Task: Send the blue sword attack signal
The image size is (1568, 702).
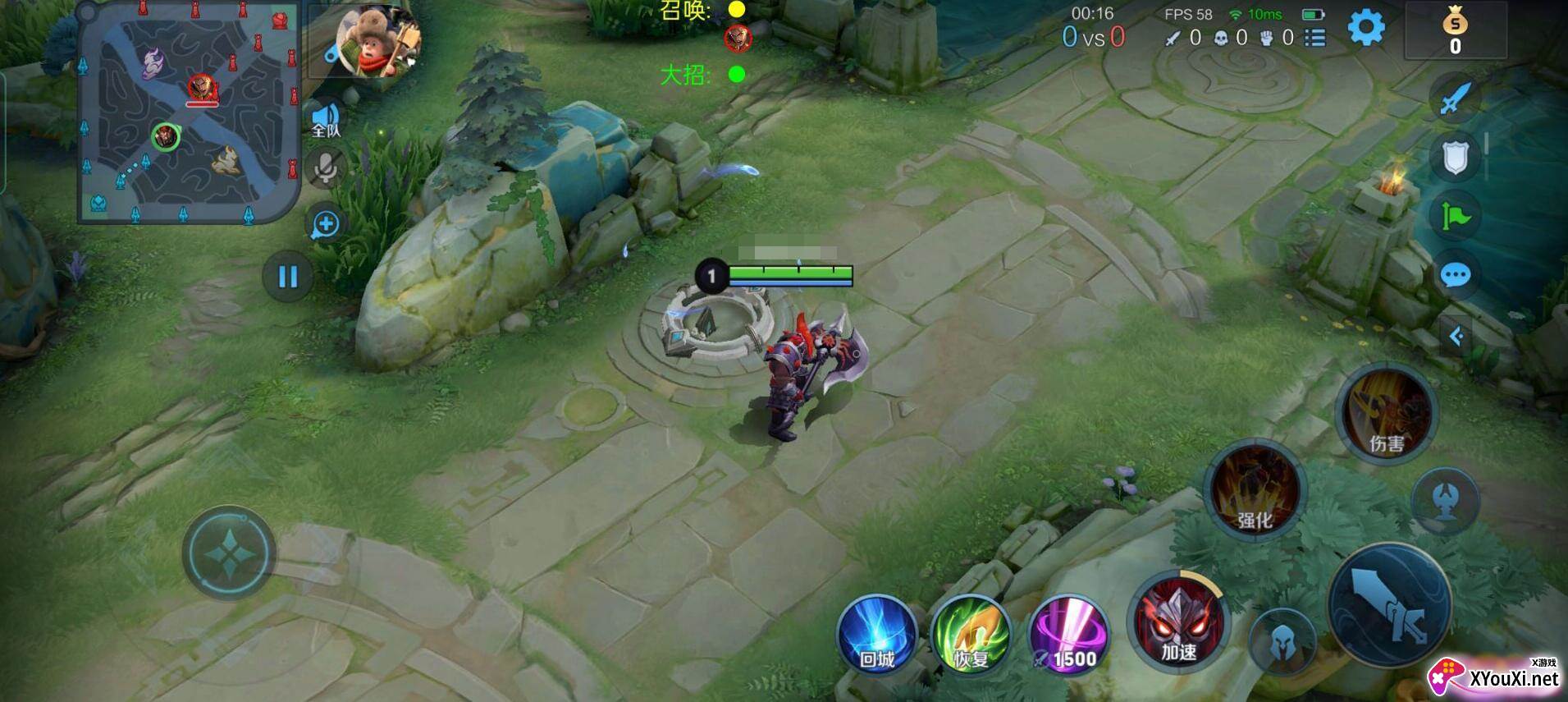Action: pos(1455,99)
